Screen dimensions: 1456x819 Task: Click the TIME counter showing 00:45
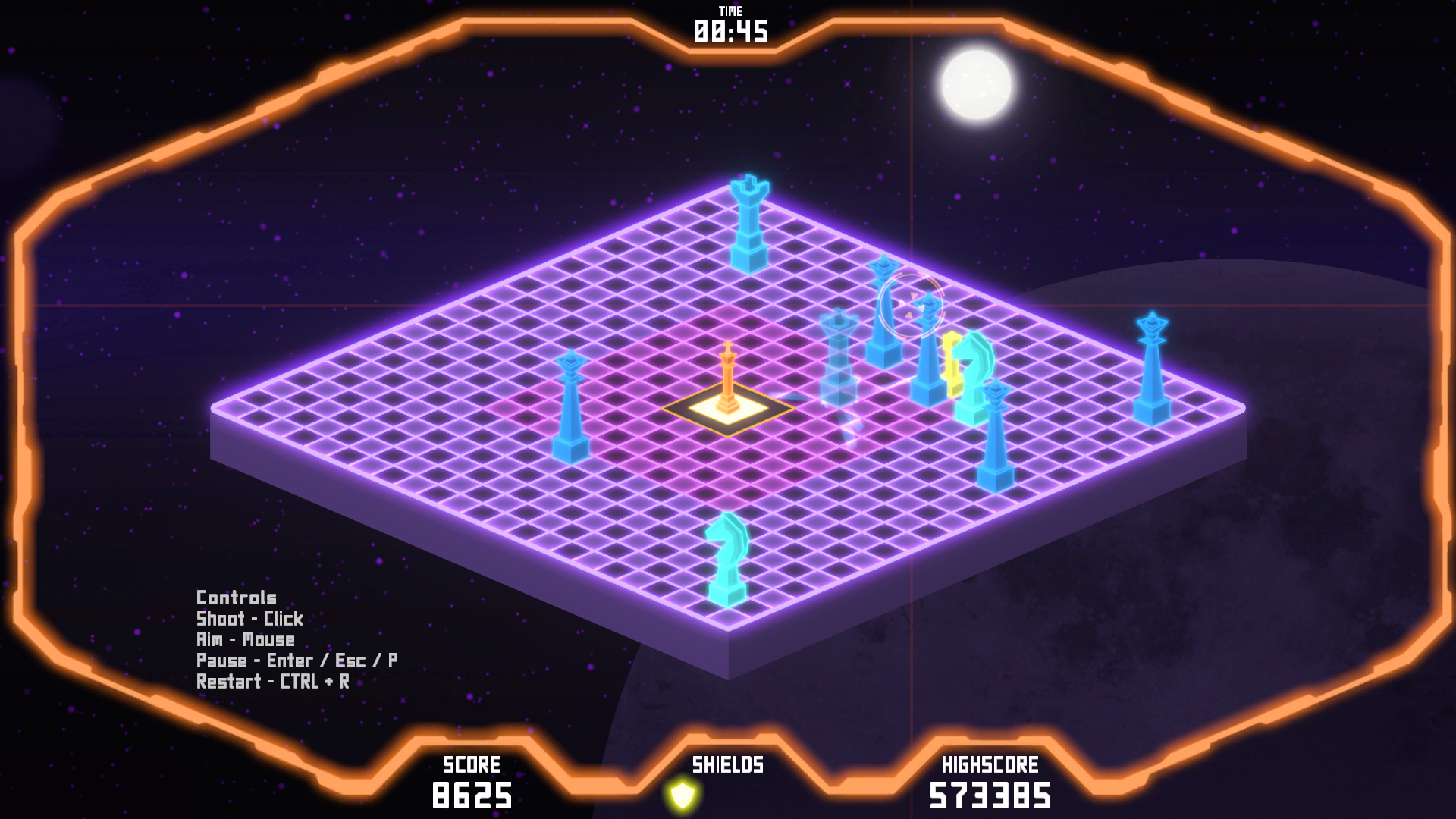(x=730, y=30)
